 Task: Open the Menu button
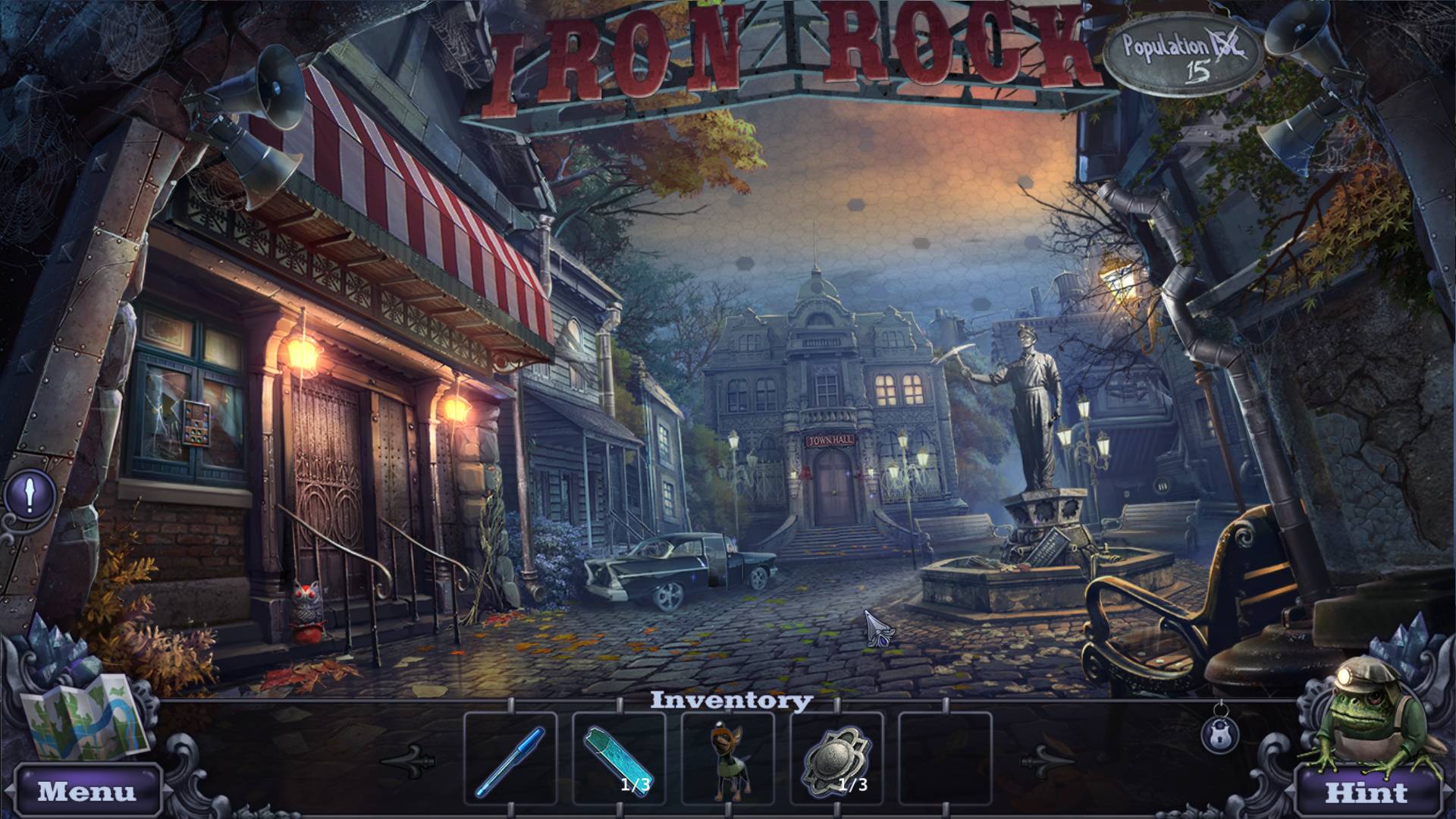point(87,792)
